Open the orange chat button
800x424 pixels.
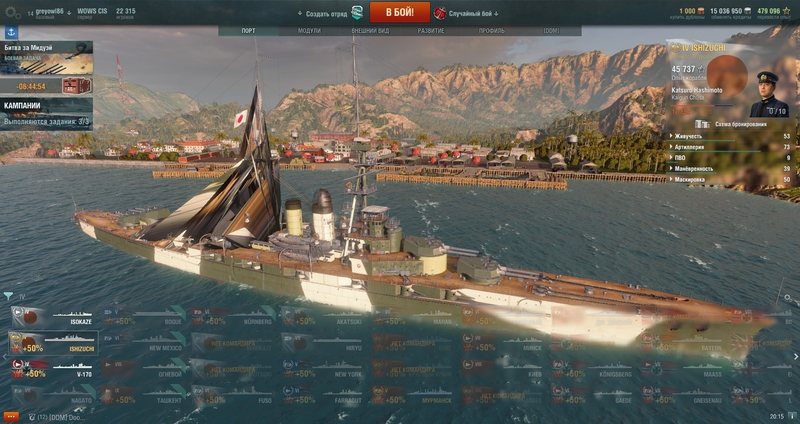click(x=11, y=415)
